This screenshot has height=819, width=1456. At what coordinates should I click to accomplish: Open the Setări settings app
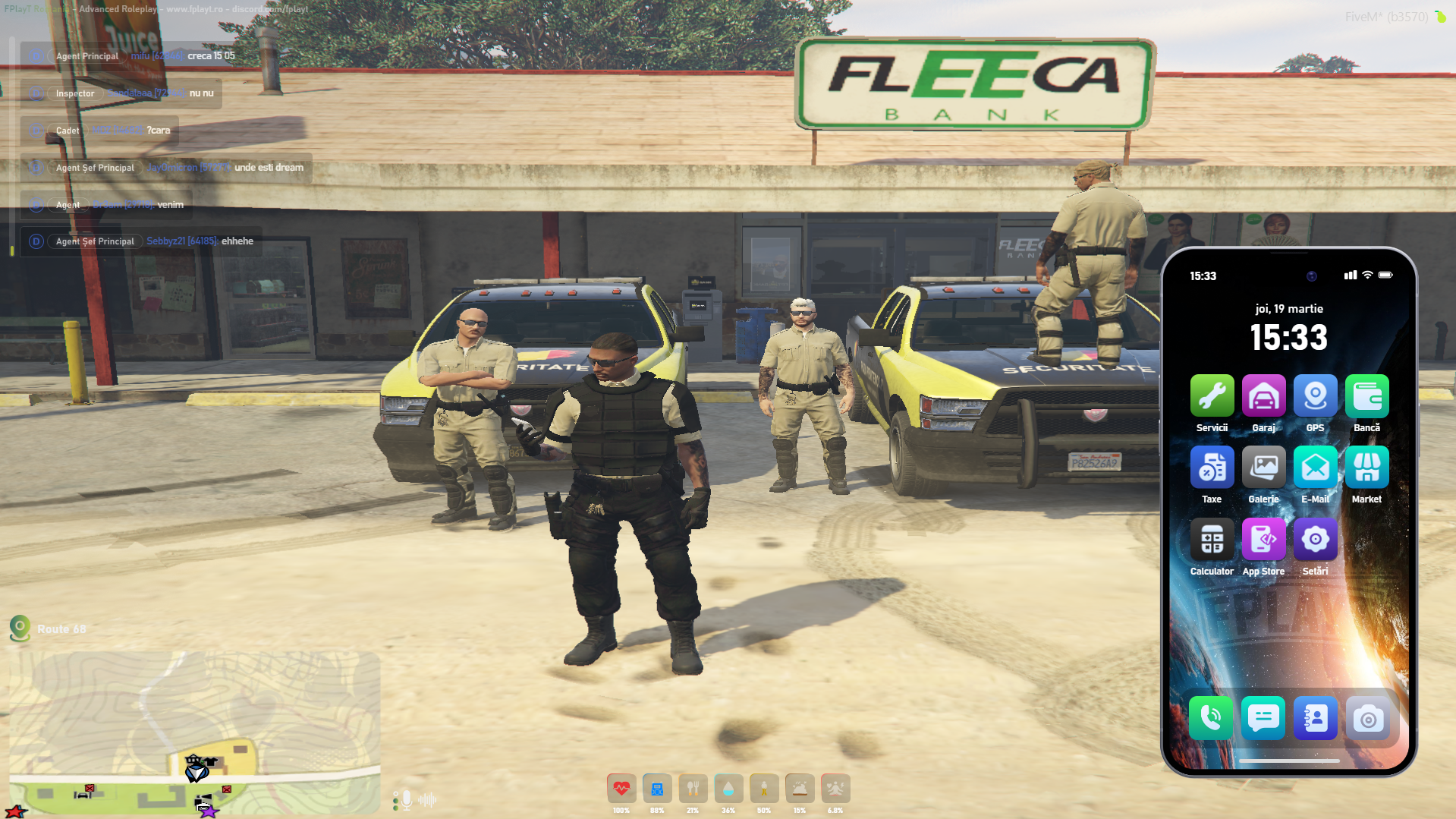click(x=1315, y=540)
